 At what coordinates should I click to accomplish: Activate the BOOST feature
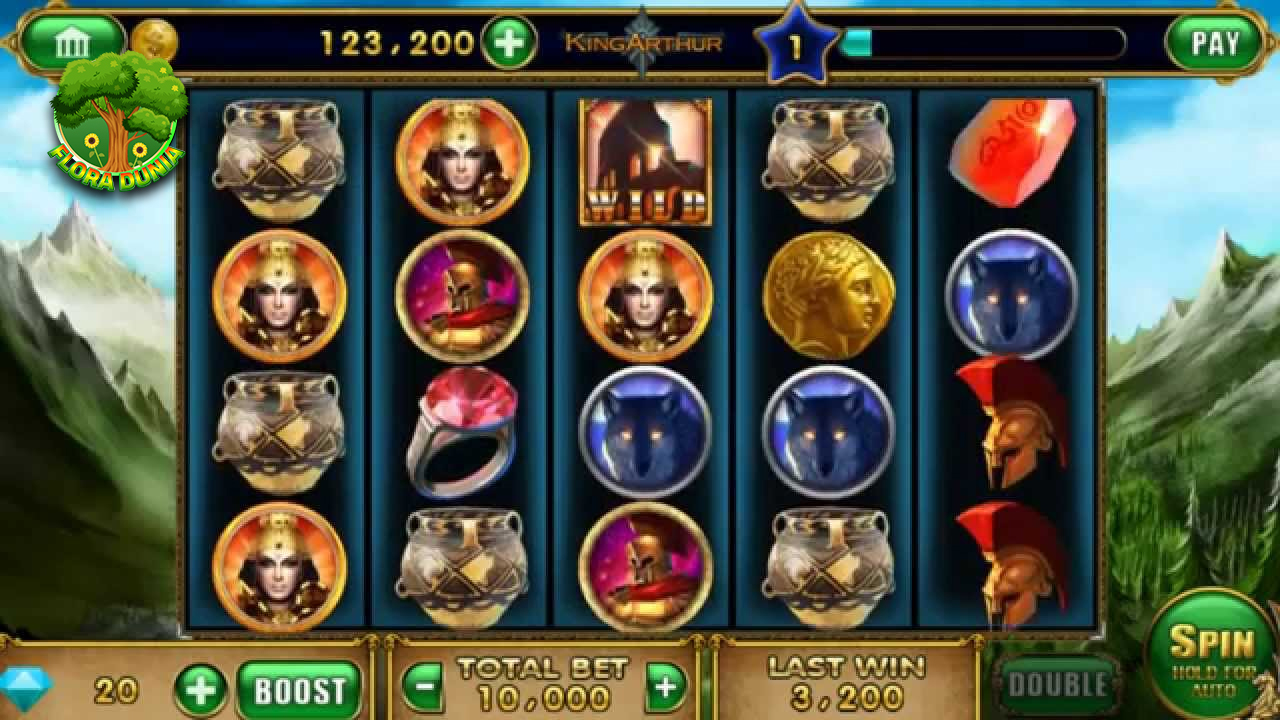[x=299, y=687]
